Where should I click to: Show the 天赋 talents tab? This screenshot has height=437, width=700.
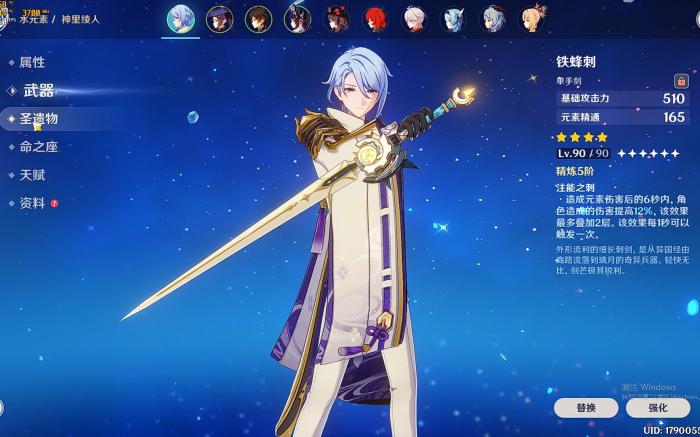pos(32,174)
